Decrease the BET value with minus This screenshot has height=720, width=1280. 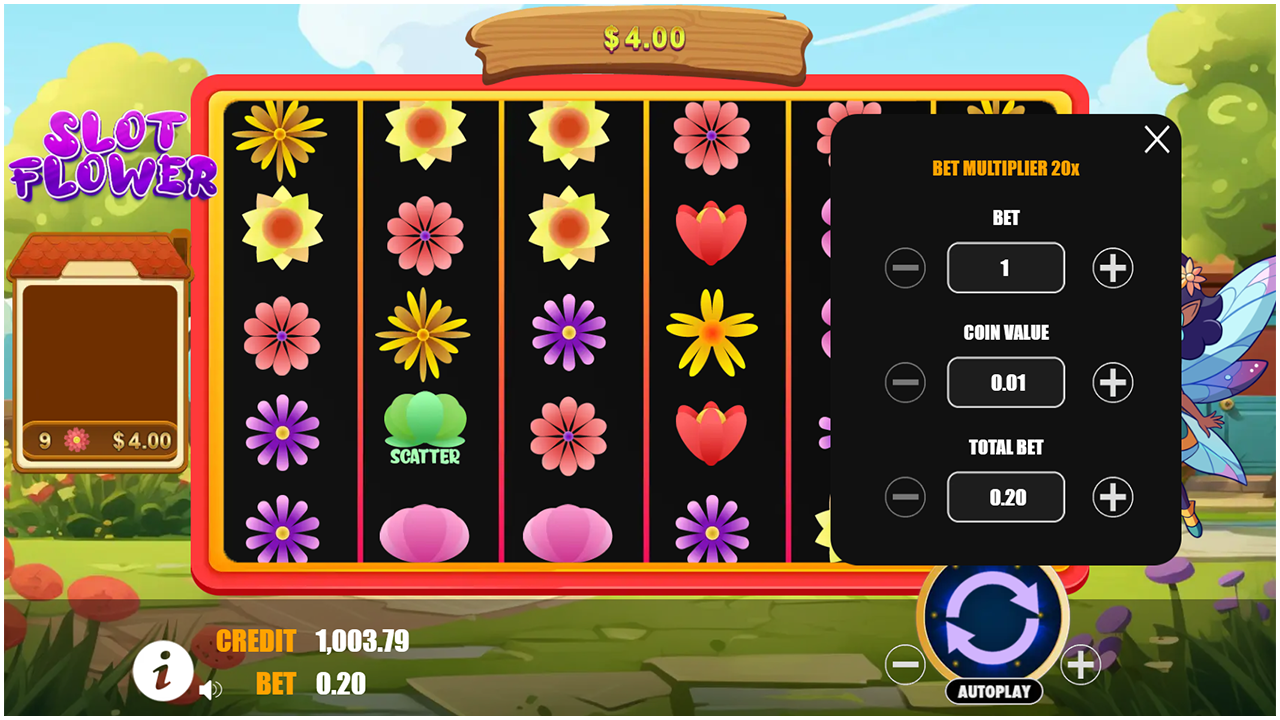905,267
